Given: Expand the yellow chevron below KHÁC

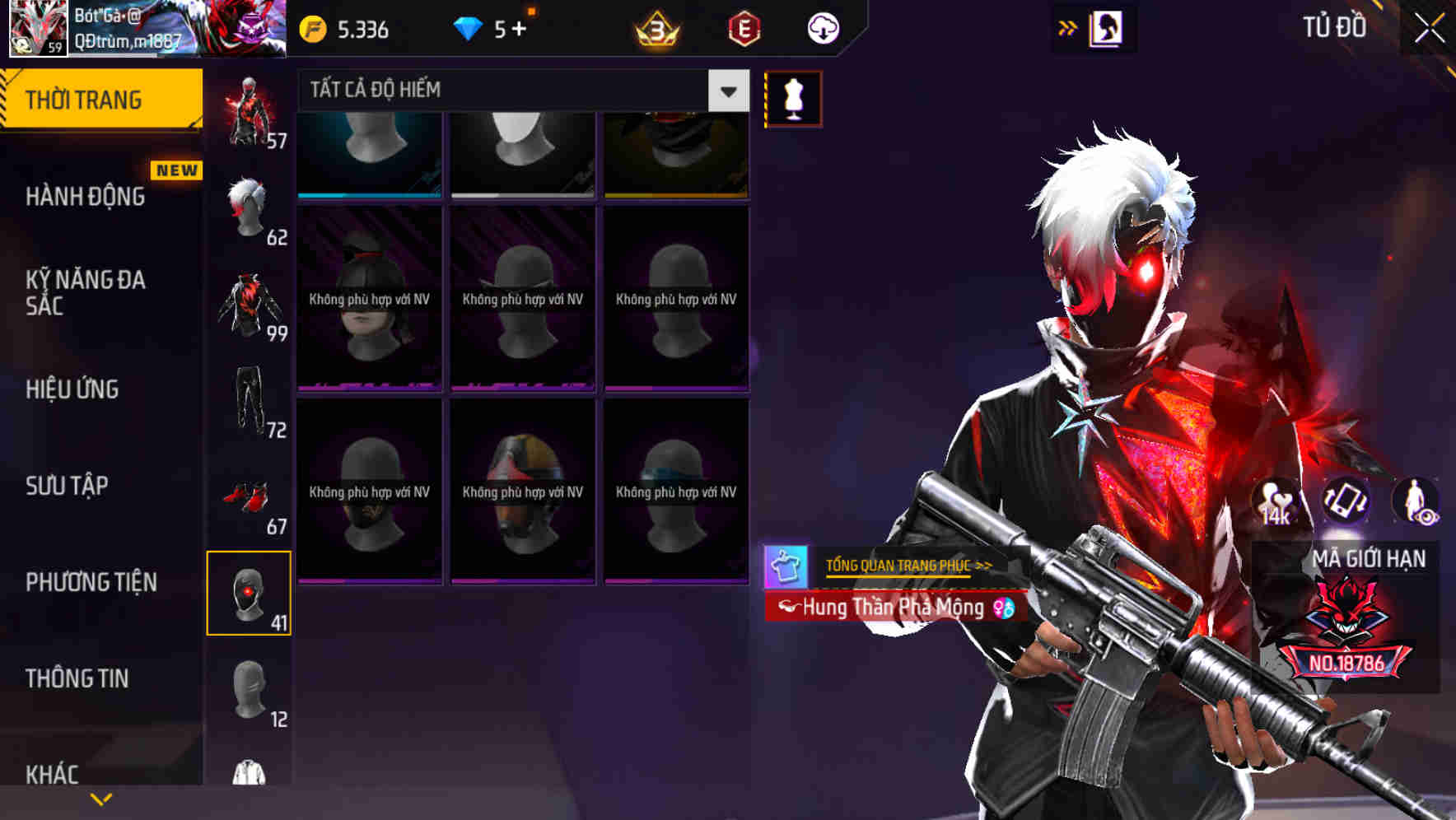Looking at the screenshot, I should point(100,798).
